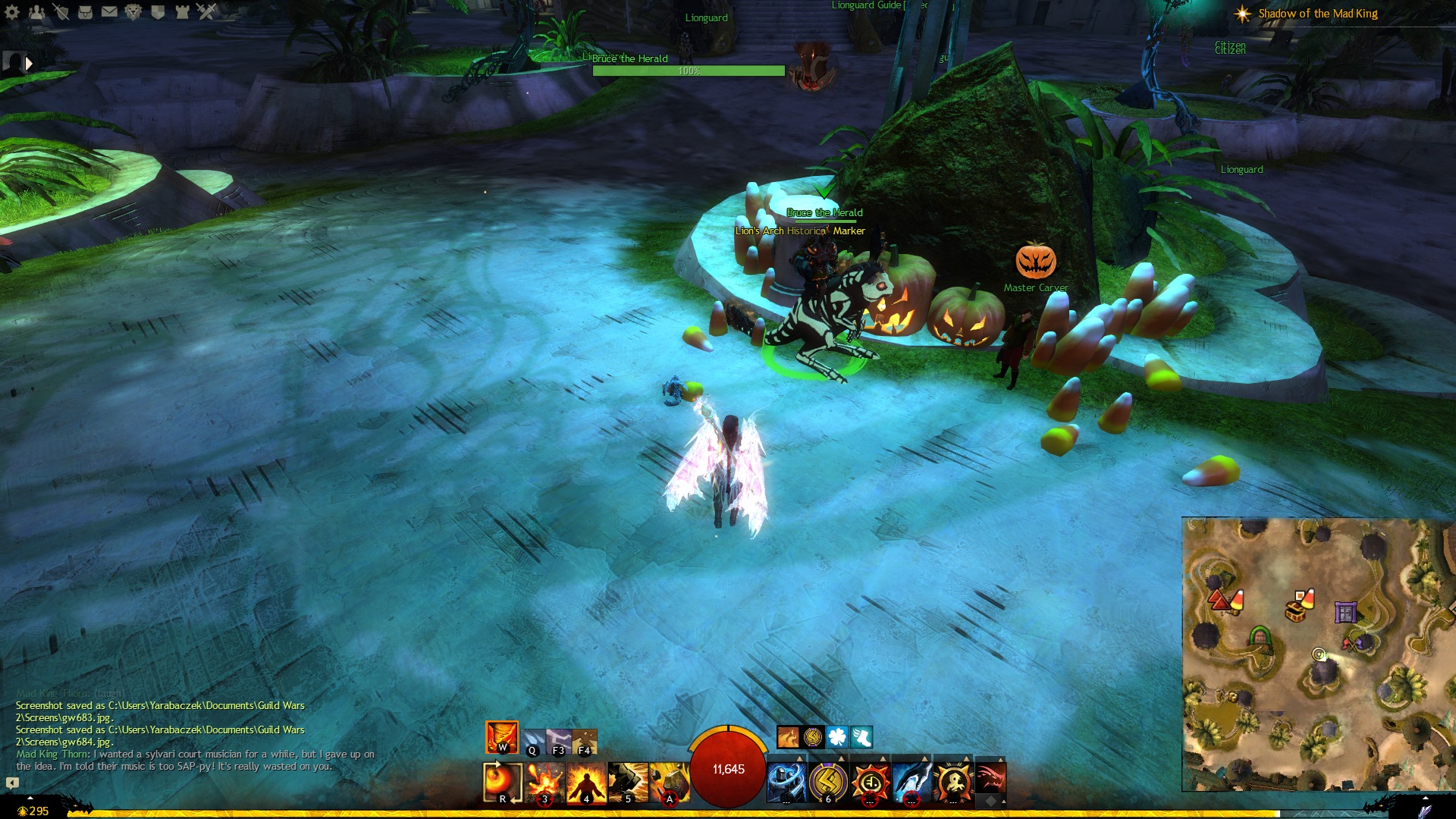Open the contacts and LFG panel
This screenshot has width=1456, height=819.
click(x=36, y=11)
